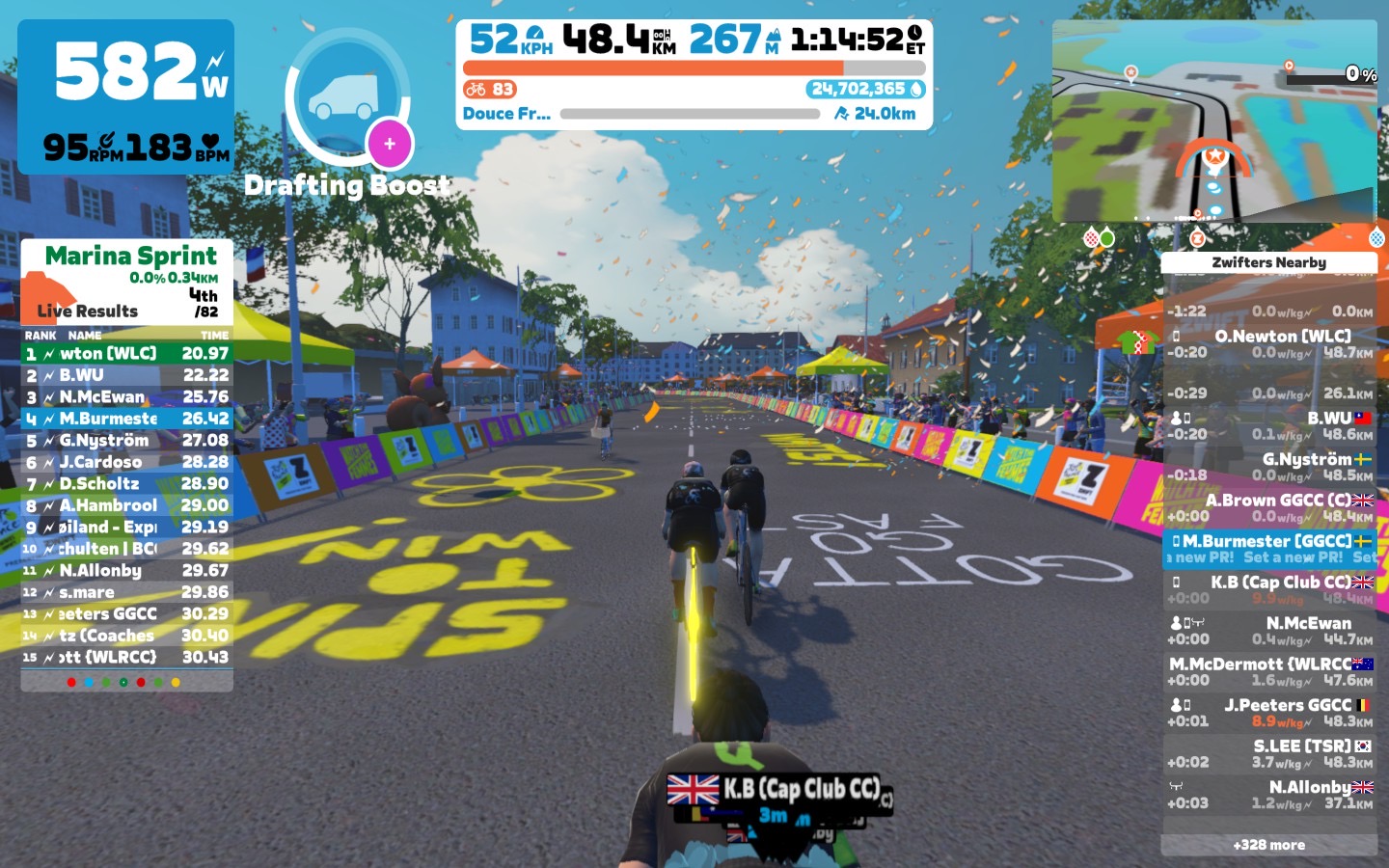The width and height of the screenshot is (1389, 868).
Task: Select J.Cardoso sprint result row
Action: coord(127,462)
